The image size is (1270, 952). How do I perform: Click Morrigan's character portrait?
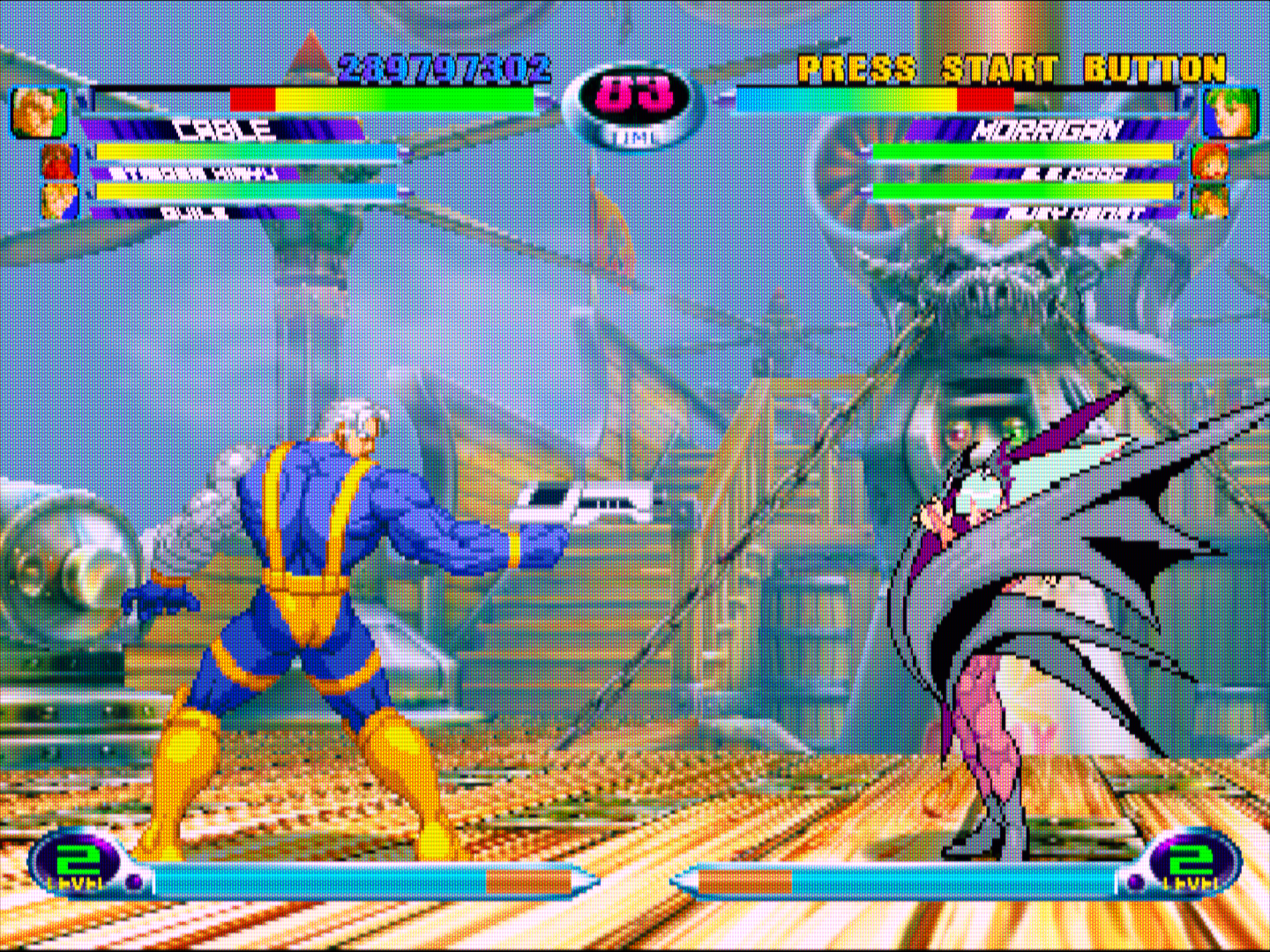click(1229, 113)
